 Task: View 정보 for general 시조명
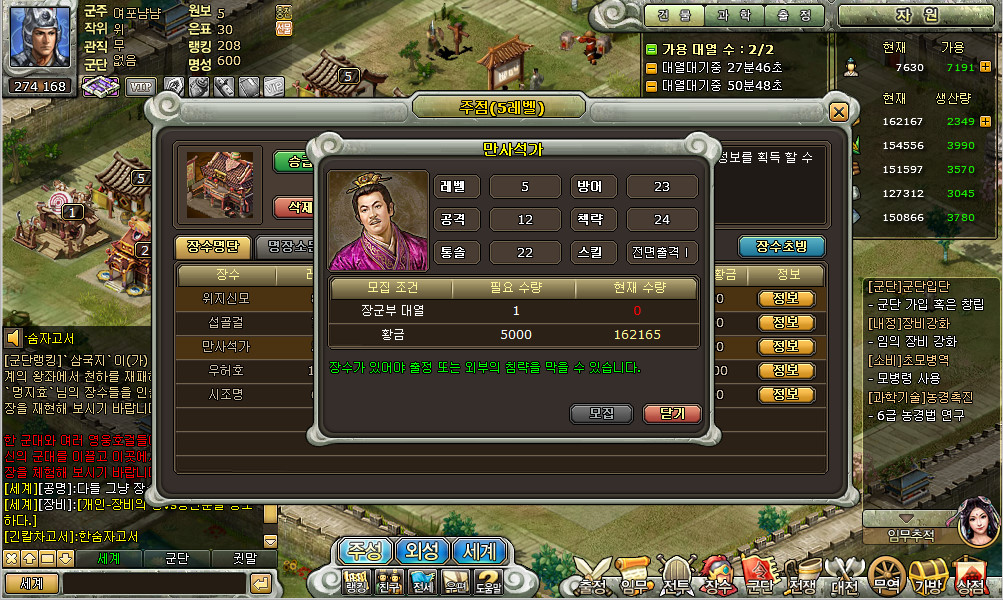click(786, 395)
